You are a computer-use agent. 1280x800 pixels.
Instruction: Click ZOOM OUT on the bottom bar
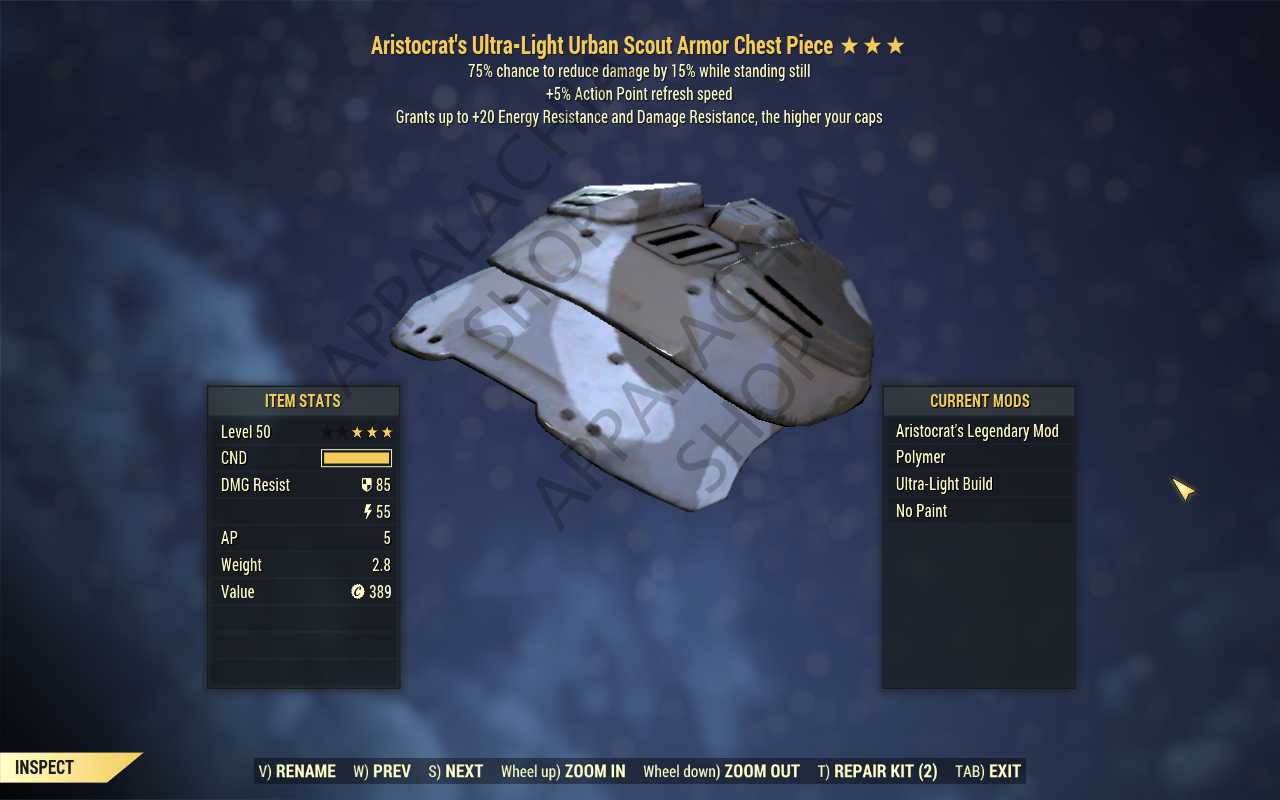(721, 771)
